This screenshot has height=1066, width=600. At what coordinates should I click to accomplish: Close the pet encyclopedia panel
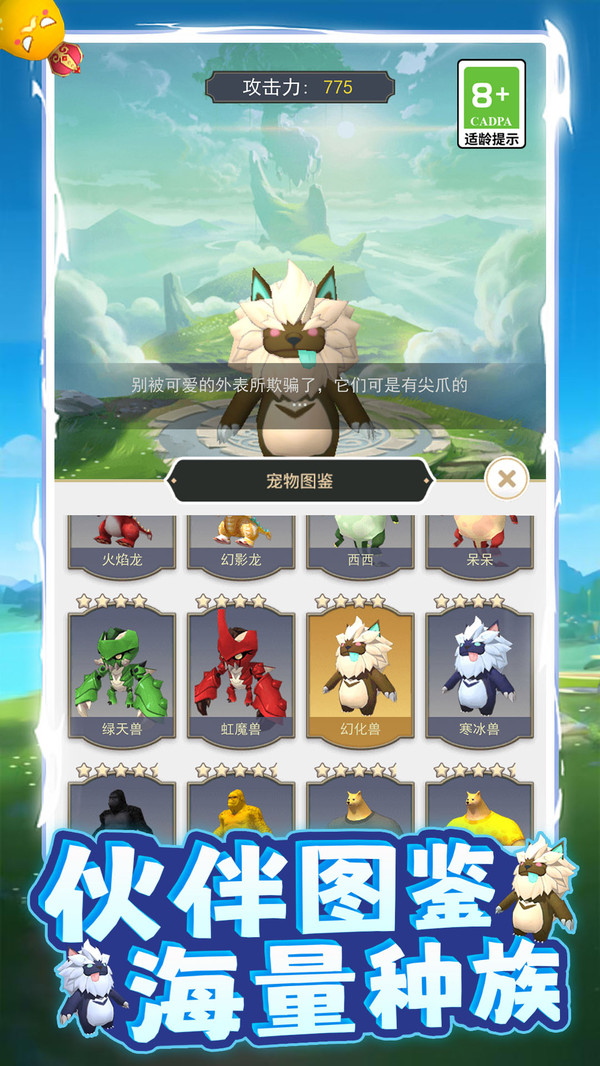pyautogui.click(x=507, y=479)
